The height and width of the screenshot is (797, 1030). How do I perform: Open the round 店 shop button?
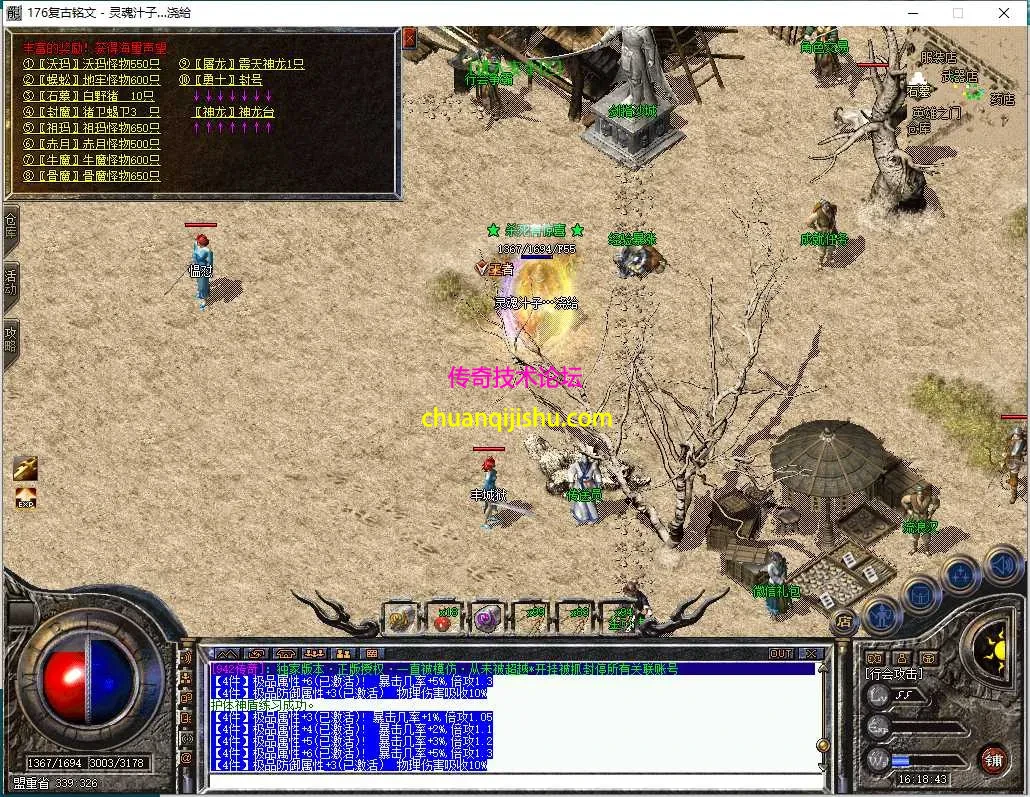843,620
